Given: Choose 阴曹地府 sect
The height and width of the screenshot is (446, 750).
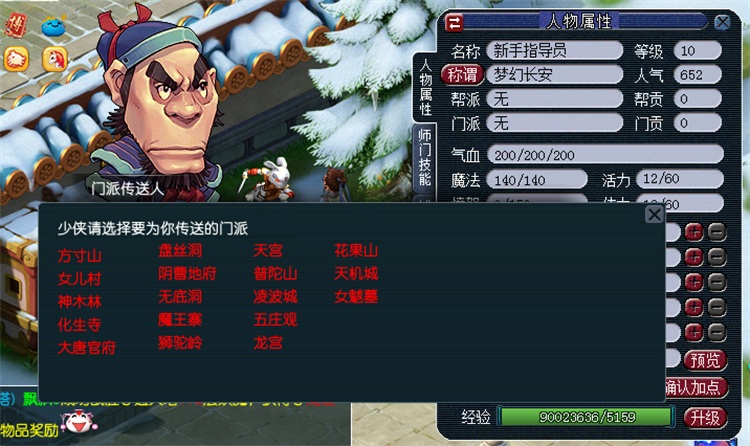Looking at the screenshot, I should tap(187, 273).
